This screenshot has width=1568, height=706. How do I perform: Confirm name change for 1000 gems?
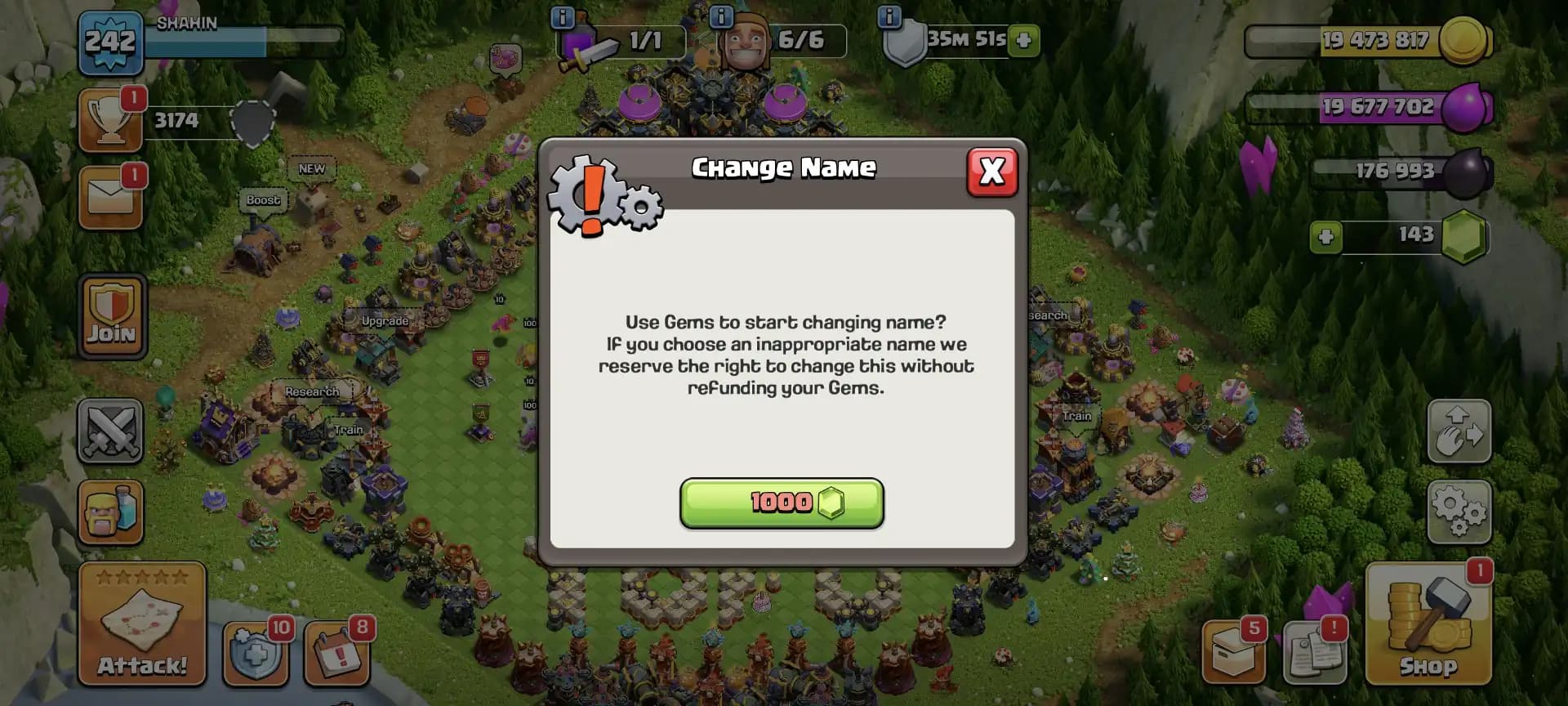(782, 503)
